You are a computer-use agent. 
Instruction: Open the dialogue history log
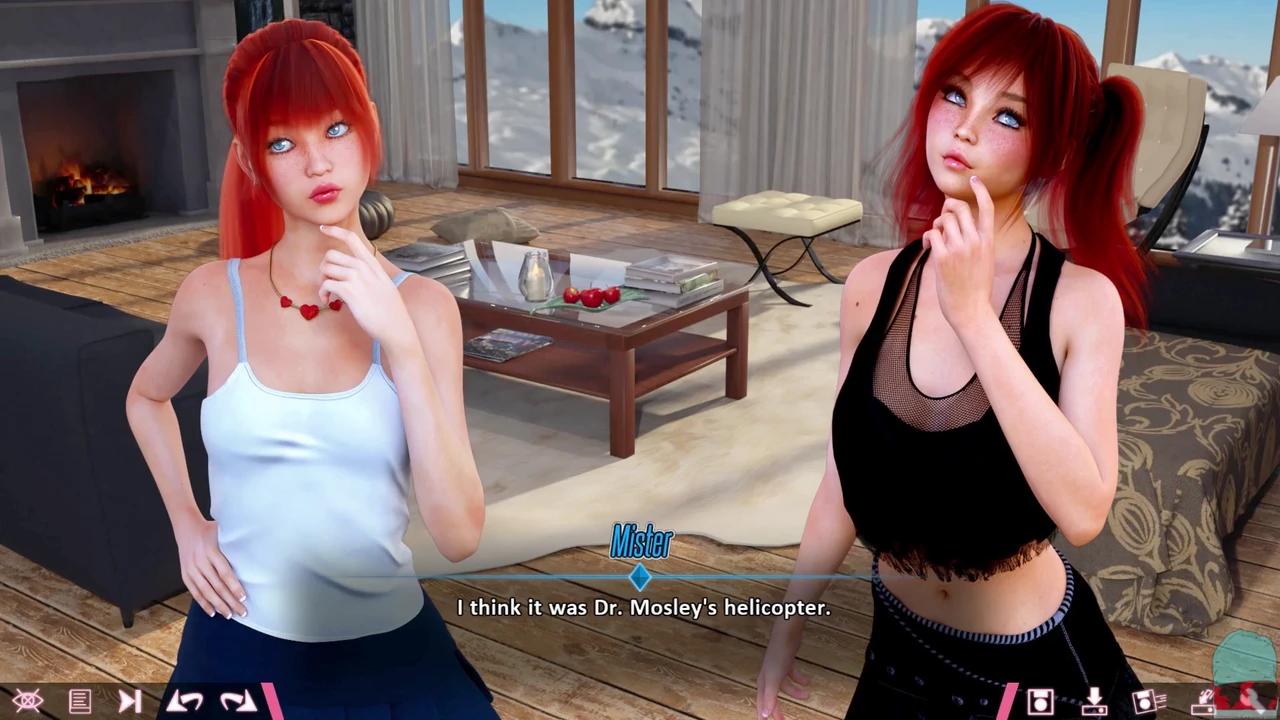(x=80, y=701)
